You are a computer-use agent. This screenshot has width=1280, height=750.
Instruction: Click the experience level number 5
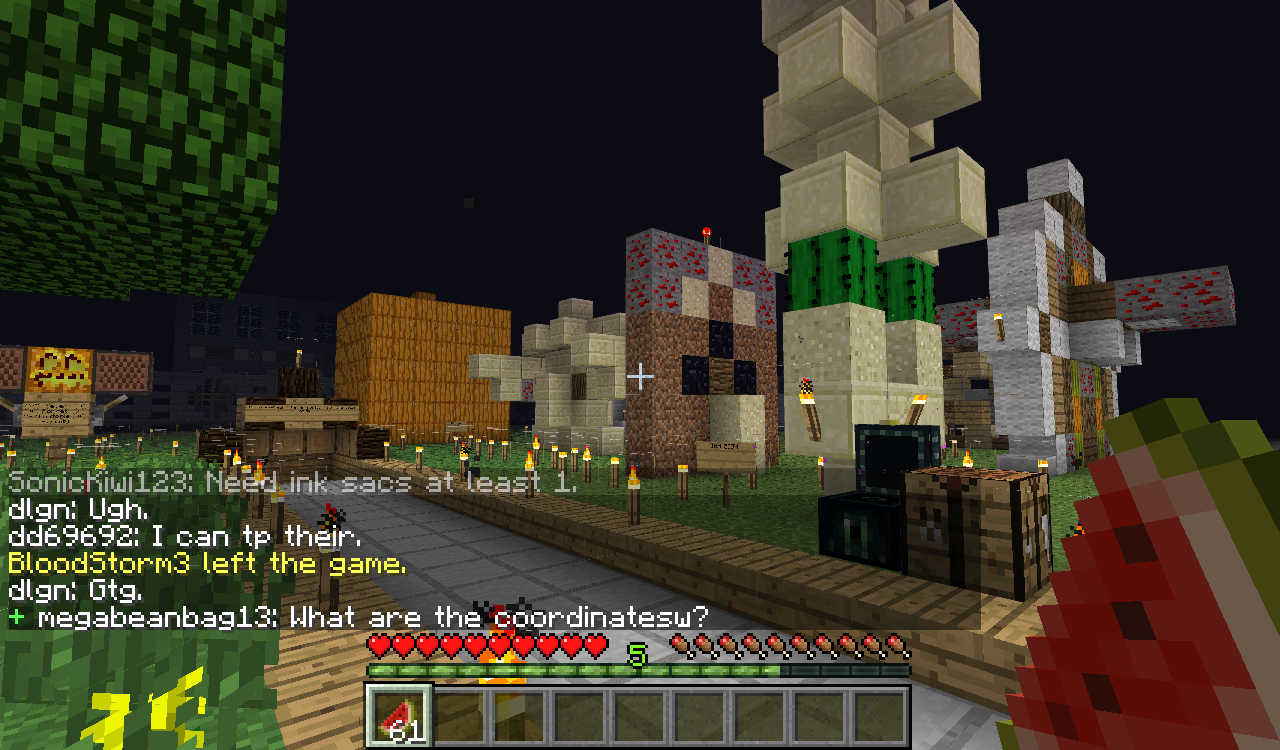click(x=637, y=655)
